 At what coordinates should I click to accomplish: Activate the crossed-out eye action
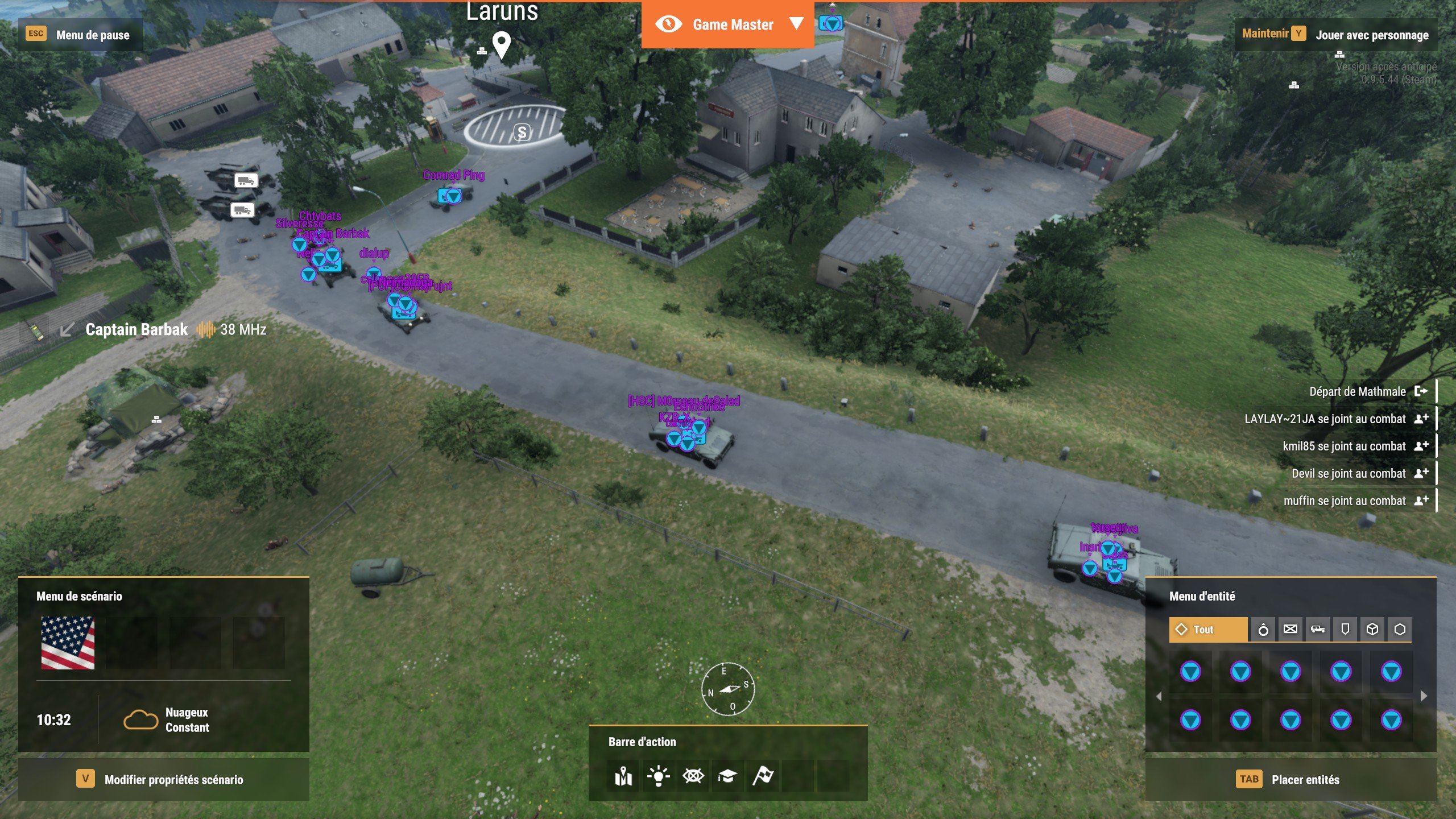coord(693,776)
